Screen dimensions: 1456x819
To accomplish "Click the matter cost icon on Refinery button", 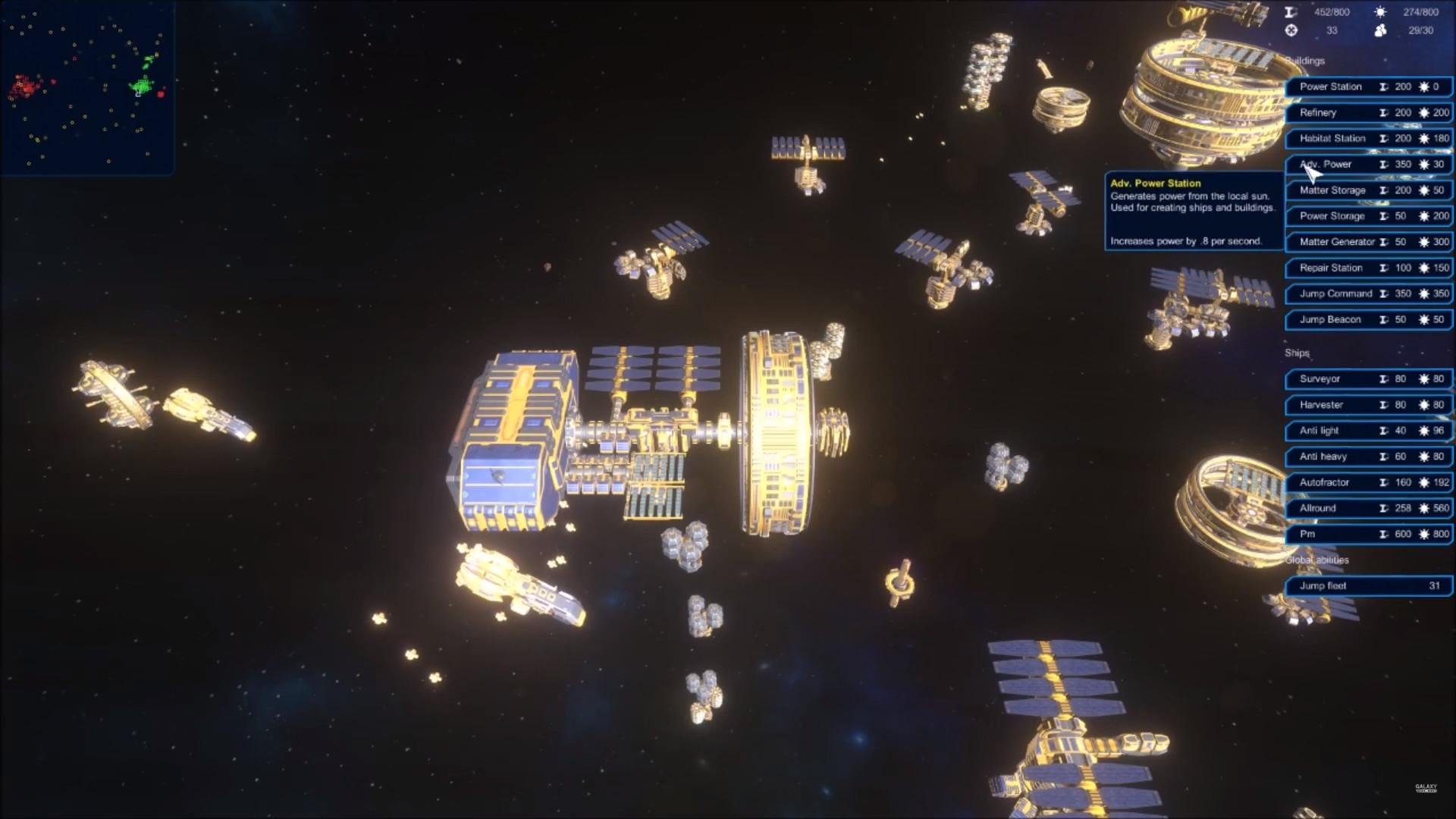I will click(1385, 112).
